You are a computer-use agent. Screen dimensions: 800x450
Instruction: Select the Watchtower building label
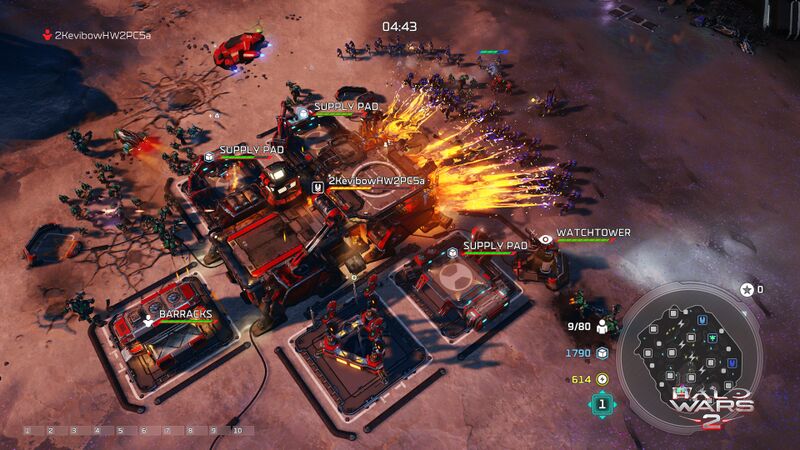coord(593,233)
